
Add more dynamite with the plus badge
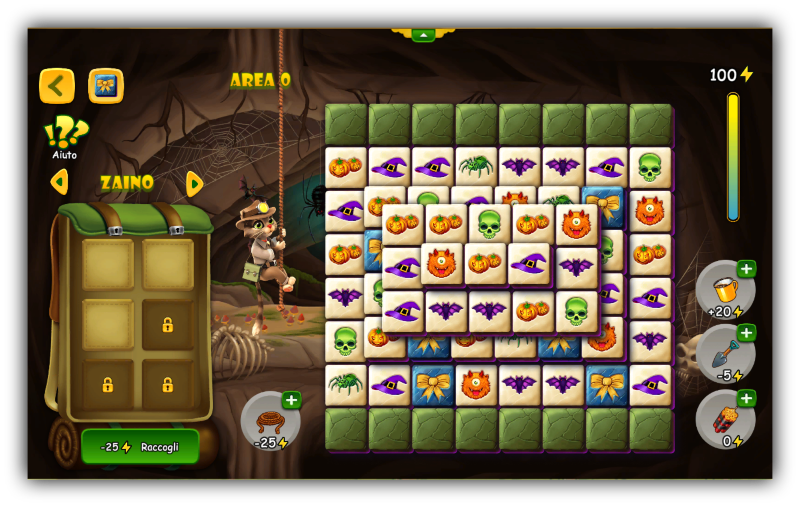tap(746, 398)
